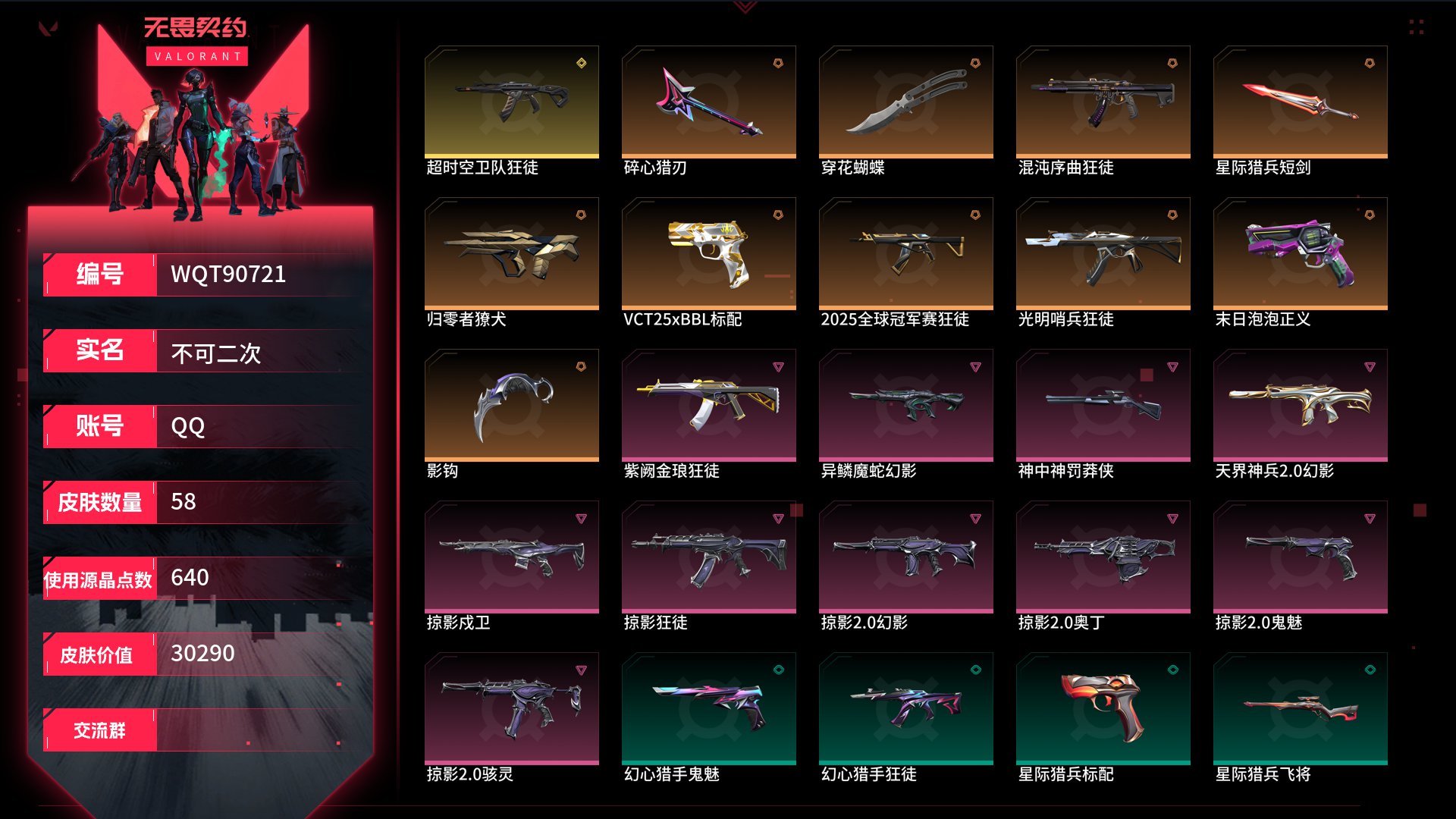Open the 异鳞魔蛇幻影 skin tile
The image size is (1456, 819).
coord(906,406)
